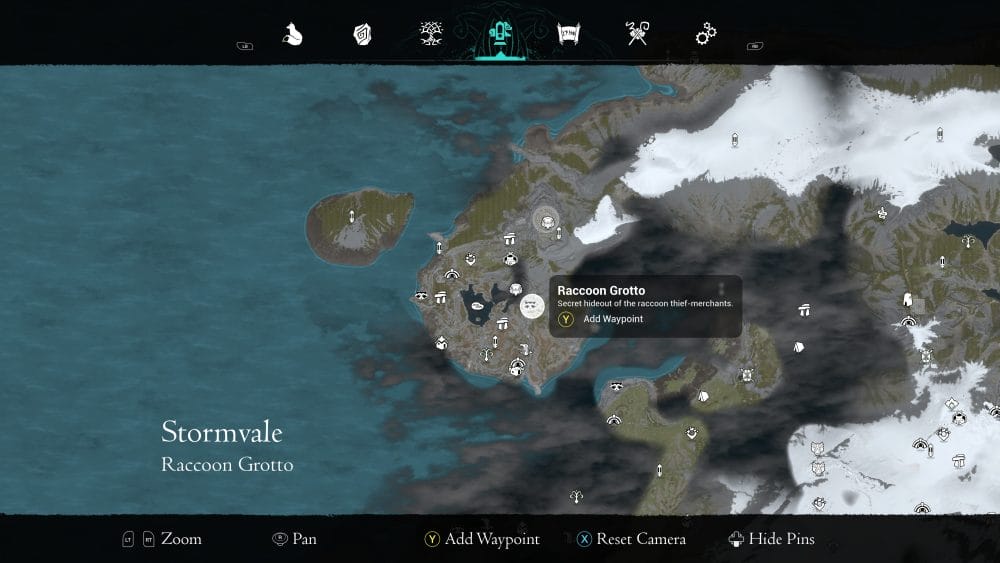Toggle Hide Pins in the bottom bar

point(772,539)
